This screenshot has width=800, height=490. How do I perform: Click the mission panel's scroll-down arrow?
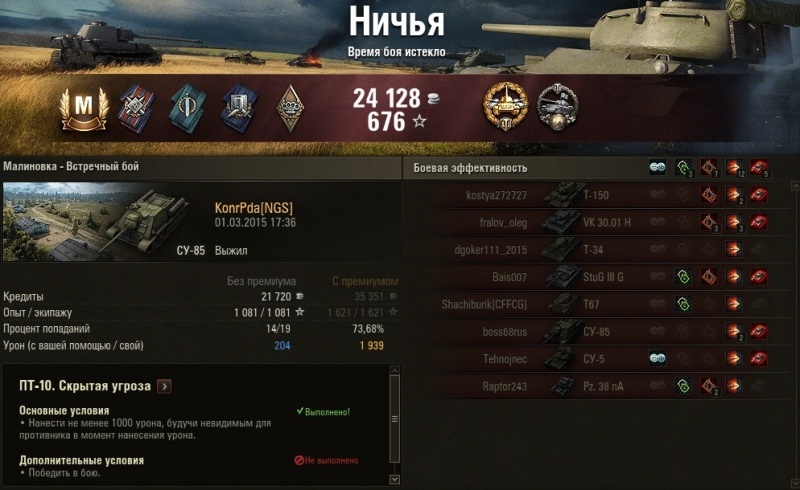point(394,479)
